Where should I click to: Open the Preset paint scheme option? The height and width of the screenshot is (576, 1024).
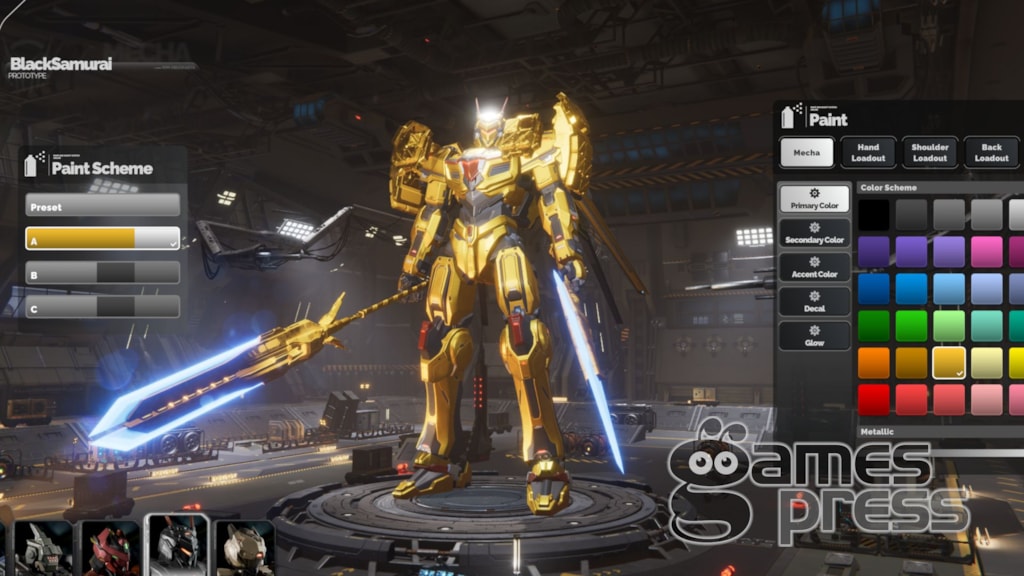coord(102,206)
